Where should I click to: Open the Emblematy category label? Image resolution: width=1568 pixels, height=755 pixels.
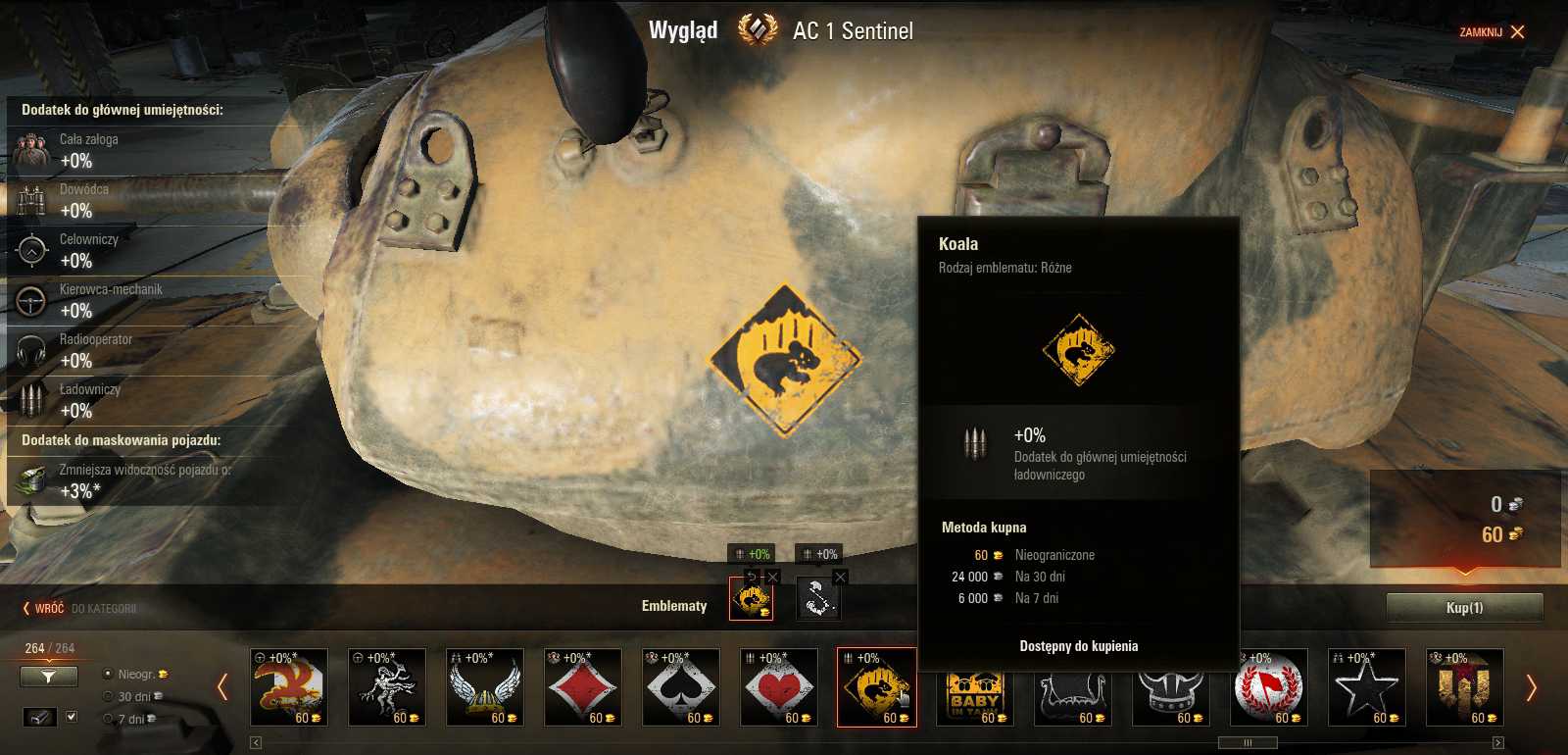pos(674,606)
